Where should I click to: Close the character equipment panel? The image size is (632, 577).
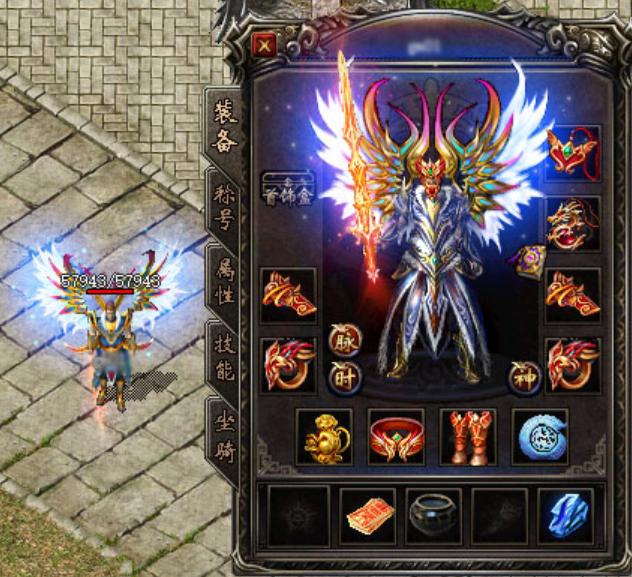[264, 46]
